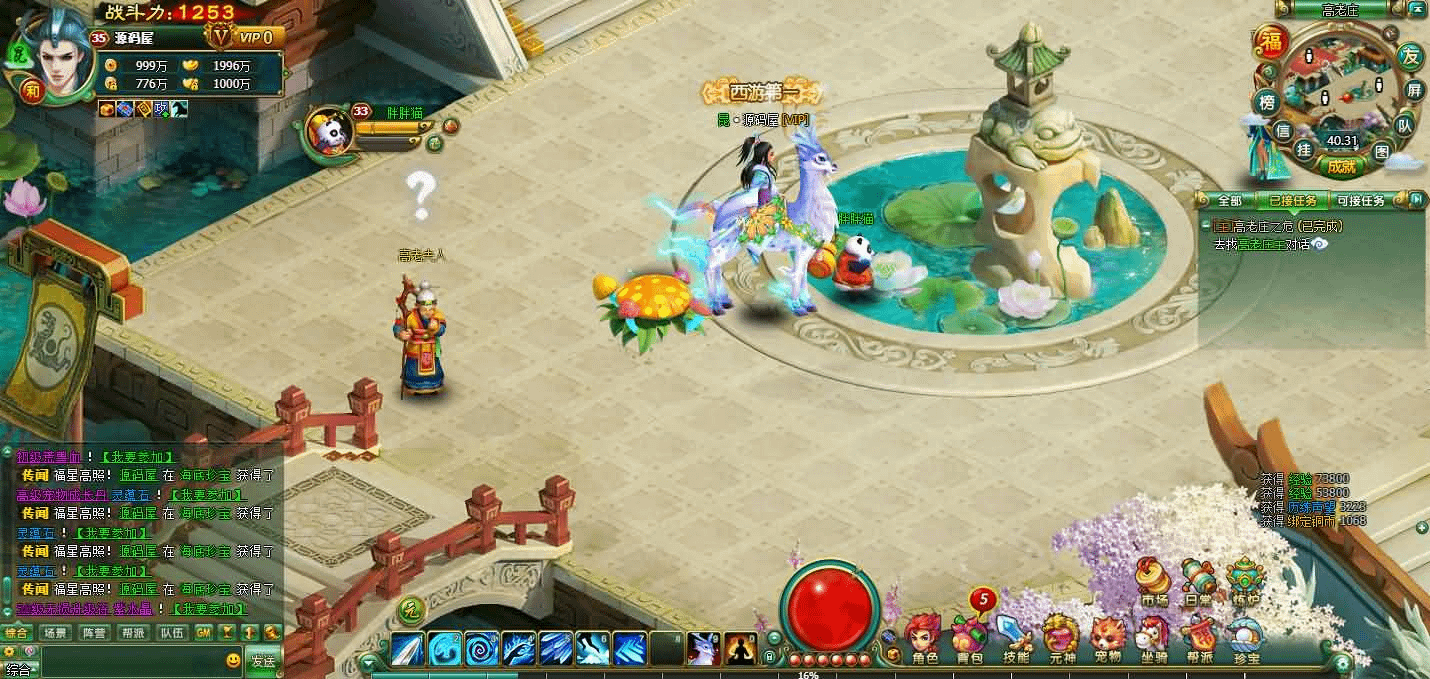
Task: Open the 技能 skills menu
Action: point(1015,636)
